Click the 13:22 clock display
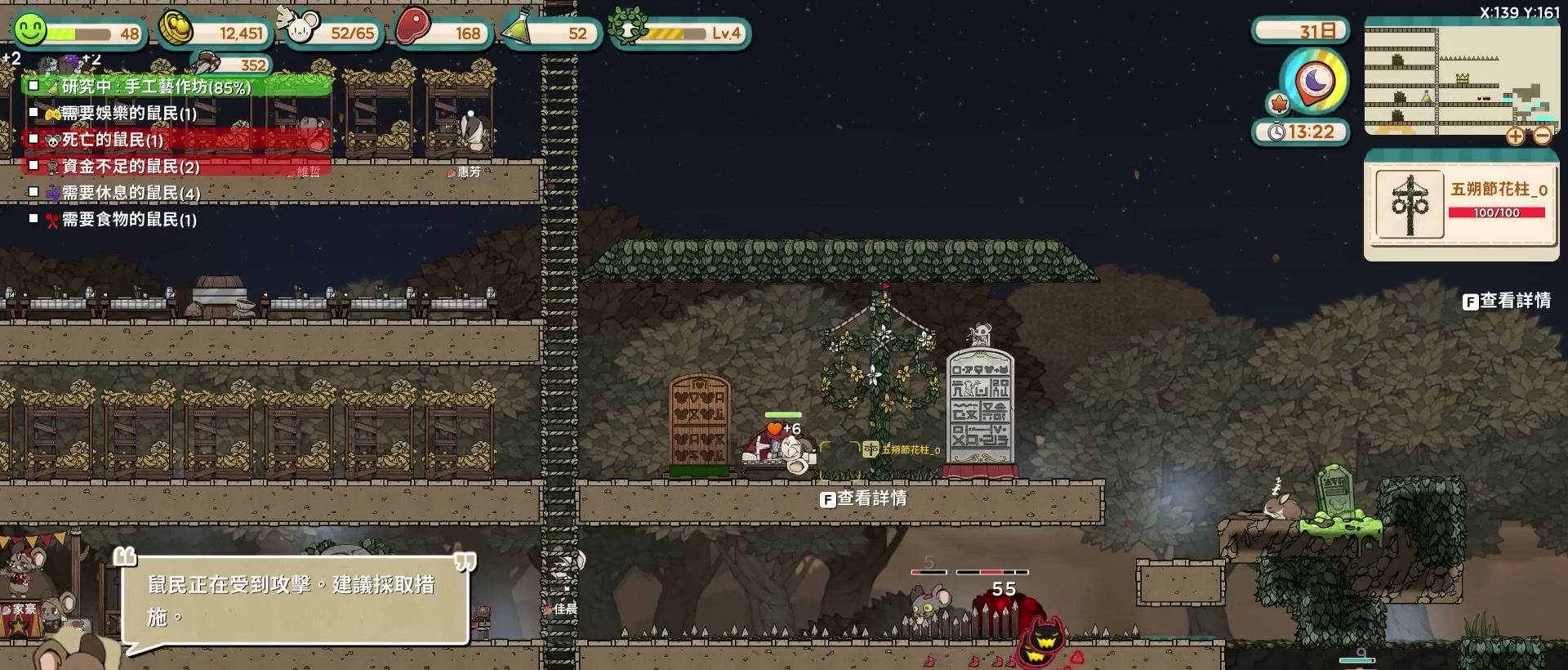Image resolution: width=1568 pixels, height=670 pixels. point(1302,132)
